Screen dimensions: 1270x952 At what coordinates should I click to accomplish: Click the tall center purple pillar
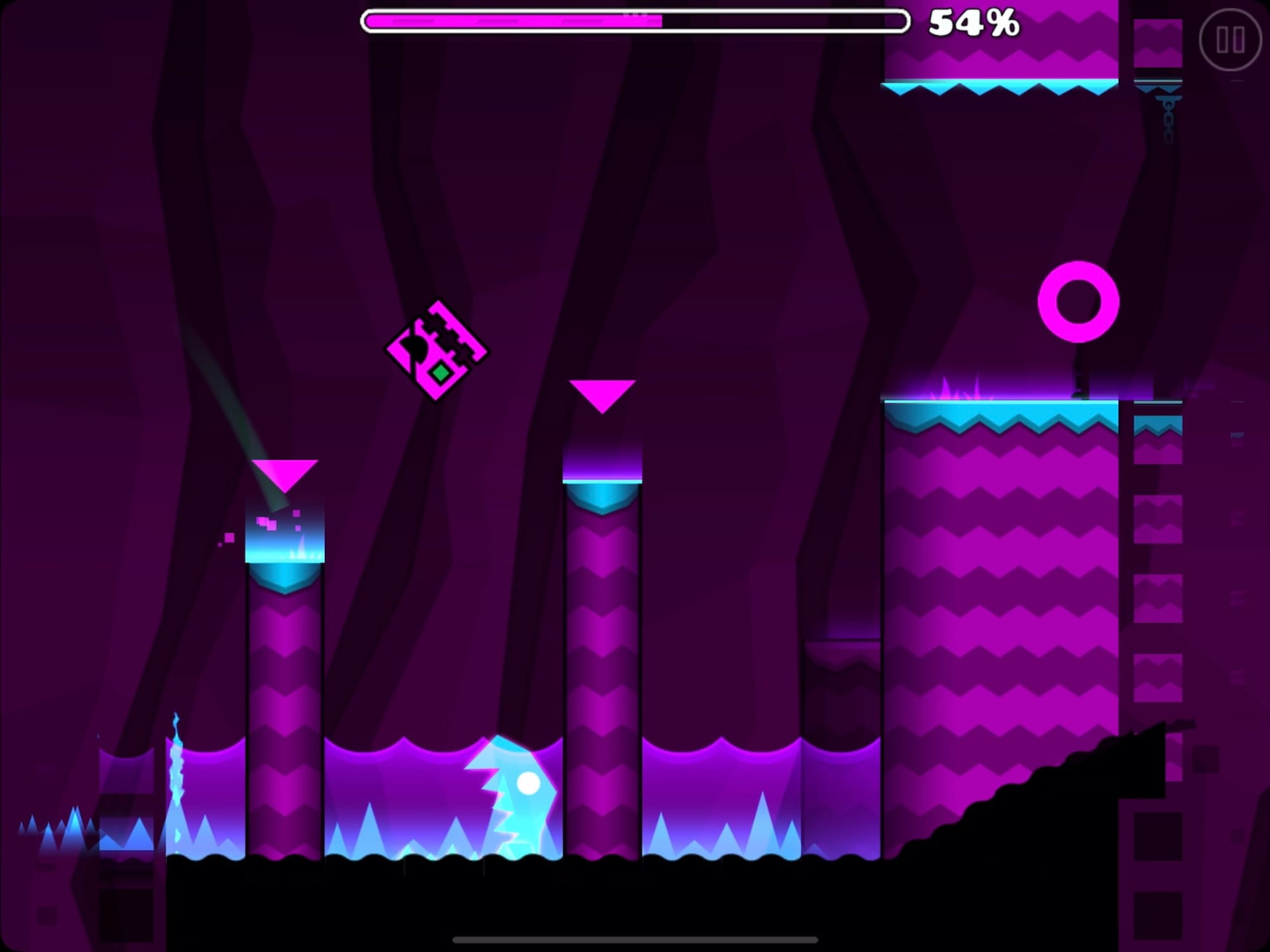pyautogui.click(x=602, y=635)
